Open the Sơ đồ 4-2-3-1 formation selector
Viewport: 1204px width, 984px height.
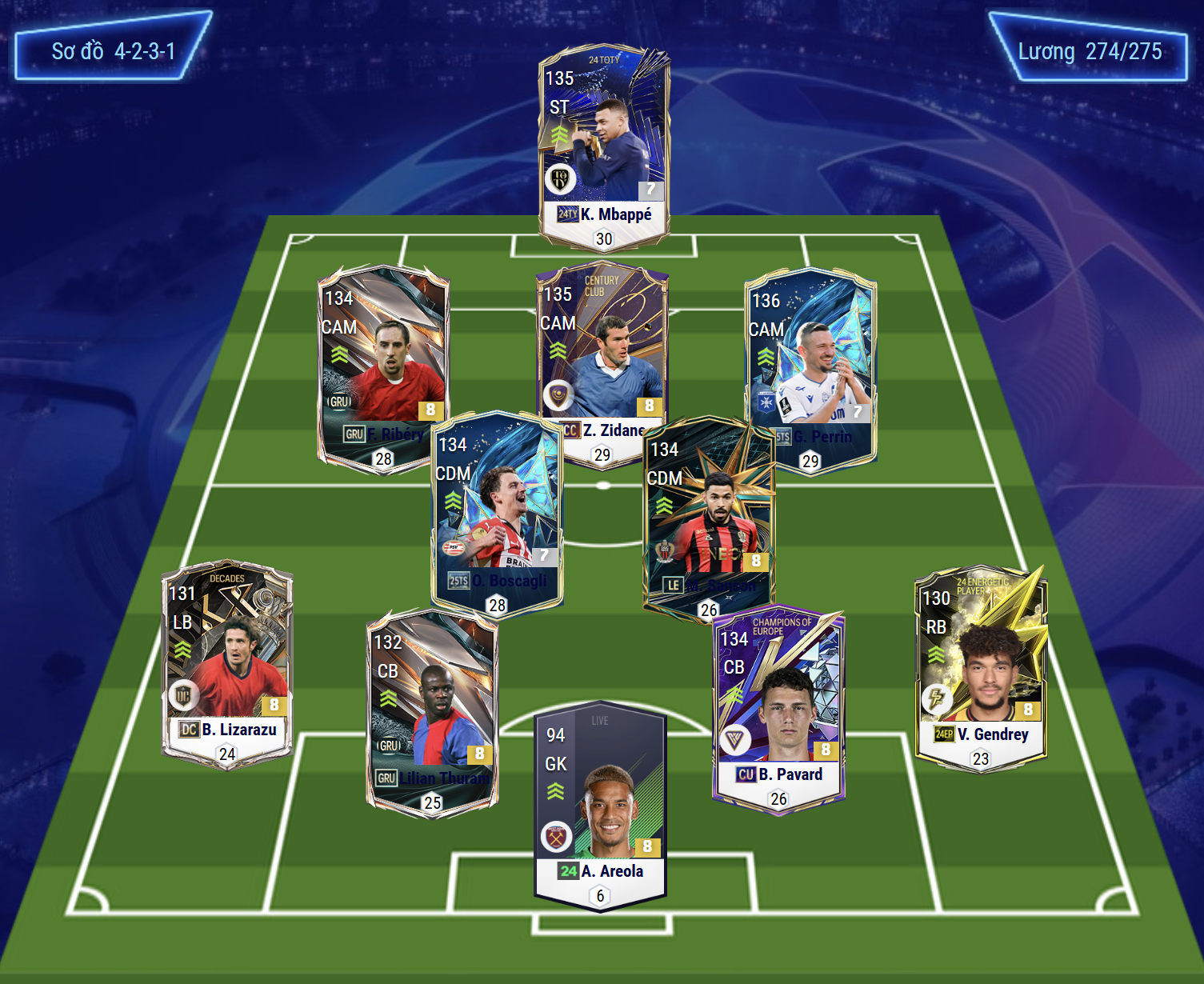pyautogui.click(x=113, y=51)
